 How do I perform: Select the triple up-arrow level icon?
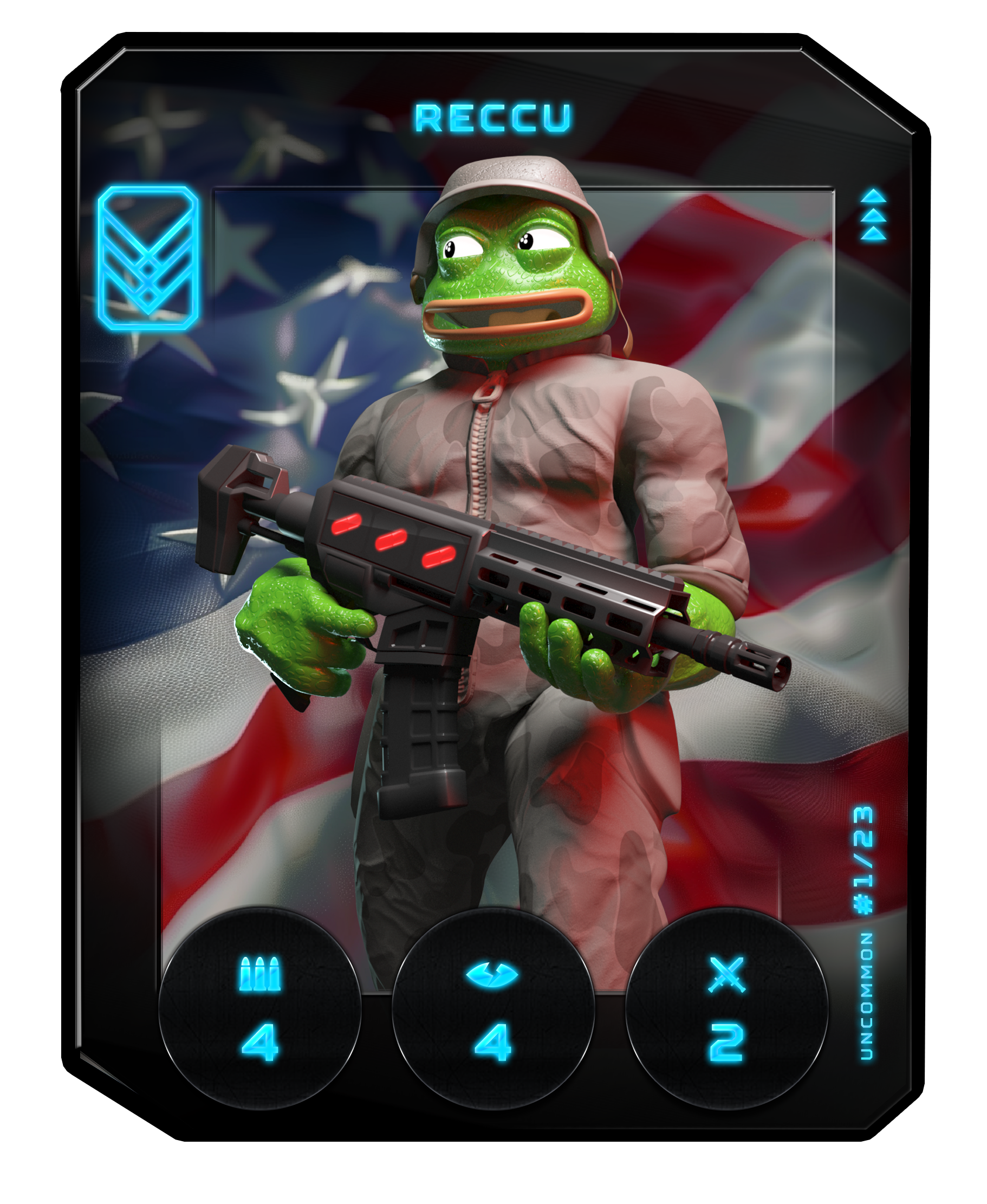[873, 216]
